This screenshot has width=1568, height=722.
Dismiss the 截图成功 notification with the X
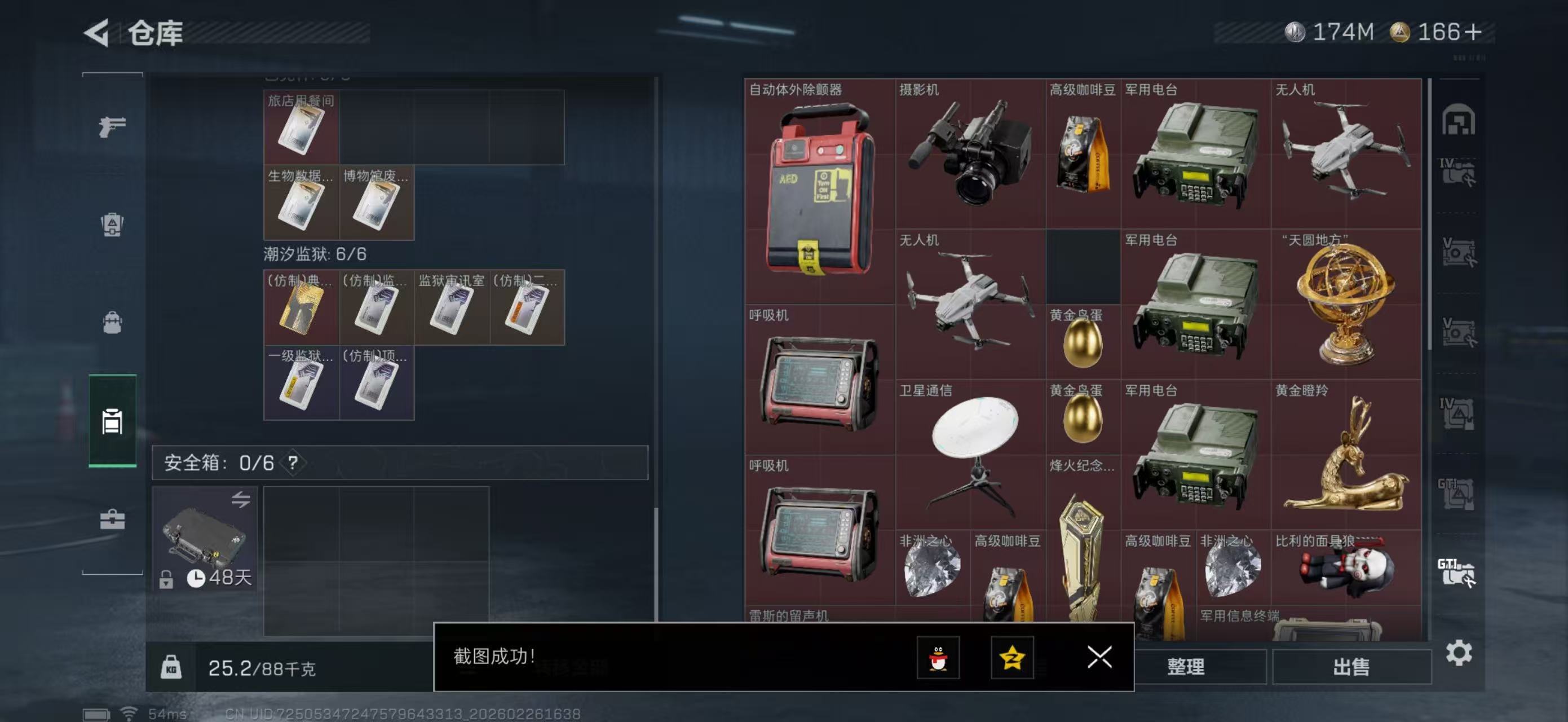point(1100,656)
